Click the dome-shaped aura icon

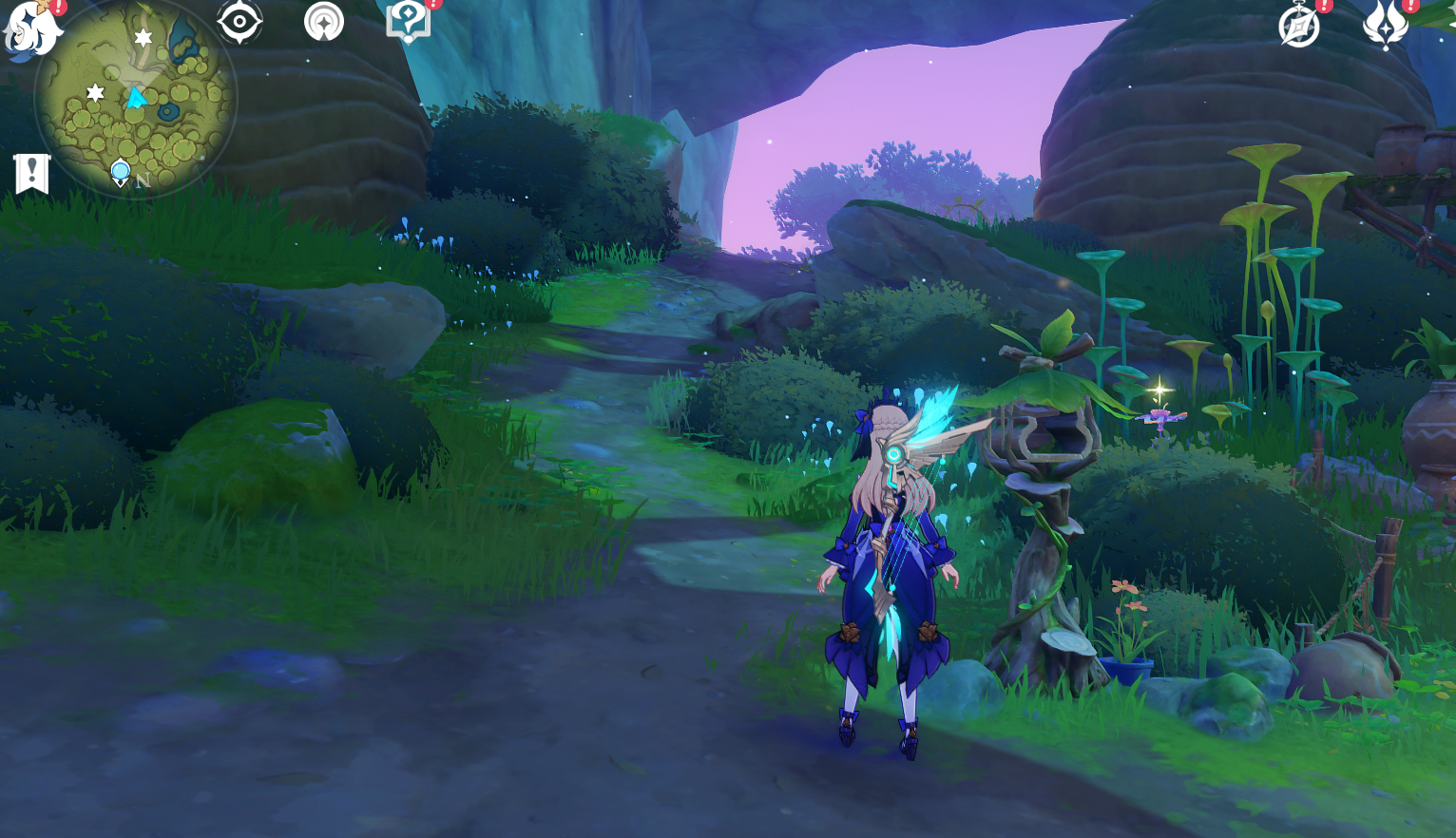[325, 21]
